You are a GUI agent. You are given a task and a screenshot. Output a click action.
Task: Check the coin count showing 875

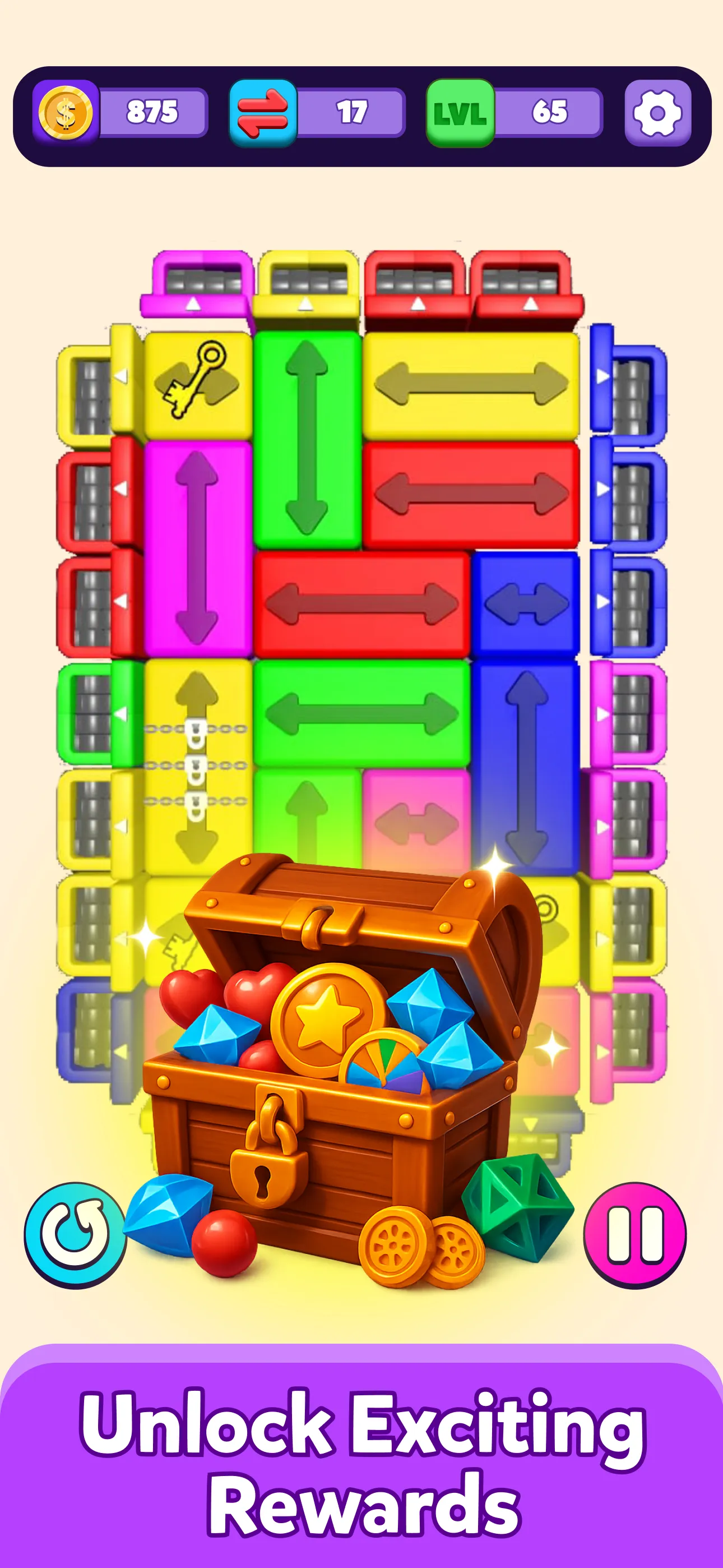pos(150,112)
